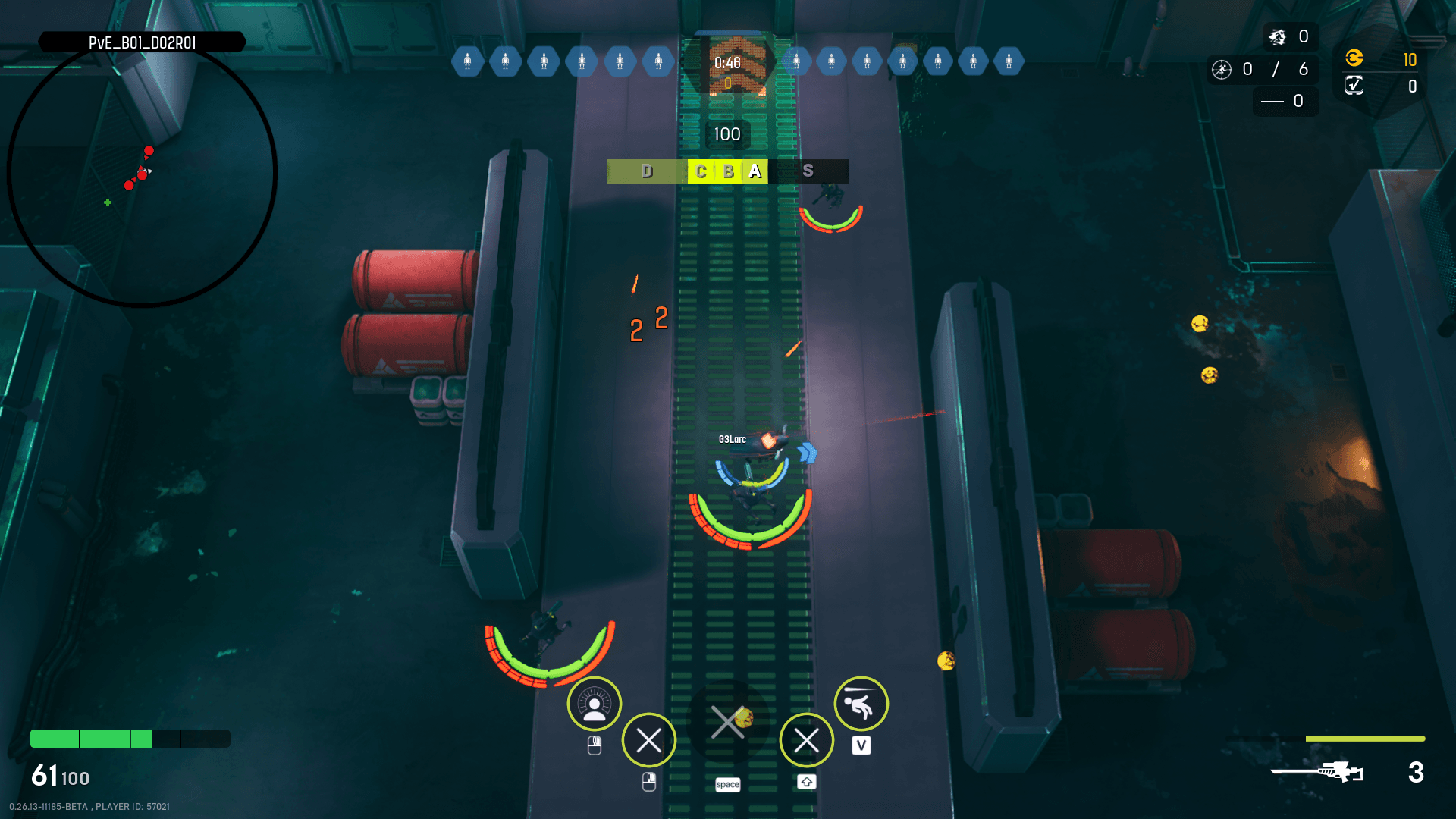
Task: Click the gold coin currency icon
Action: click(1354, 58)
